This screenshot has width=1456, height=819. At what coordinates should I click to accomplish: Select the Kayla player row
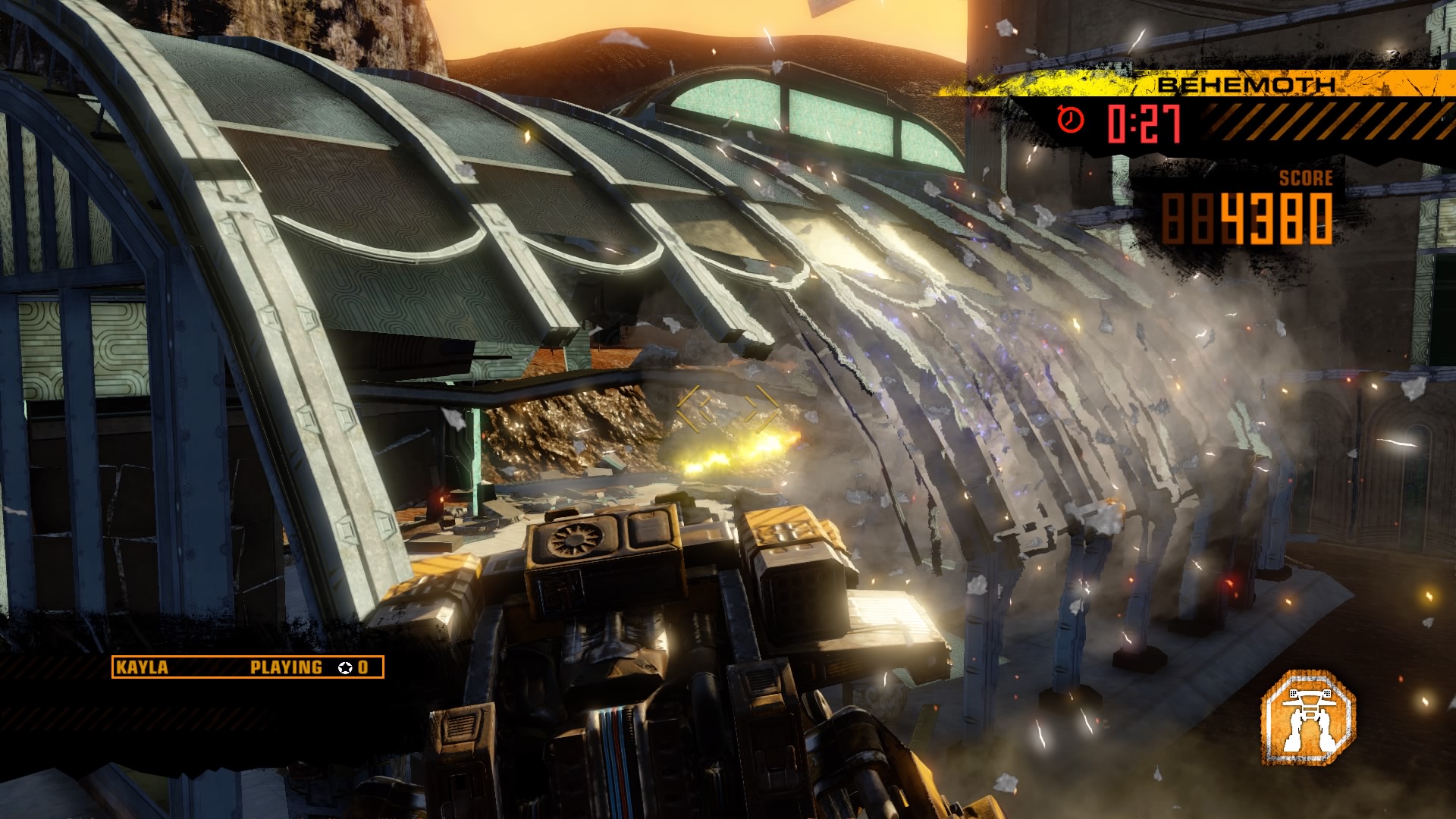(247, 667)
